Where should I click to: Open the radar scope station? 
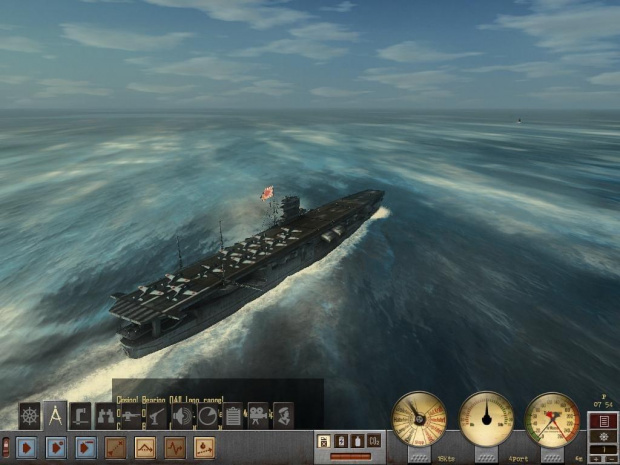pos(208,415)
